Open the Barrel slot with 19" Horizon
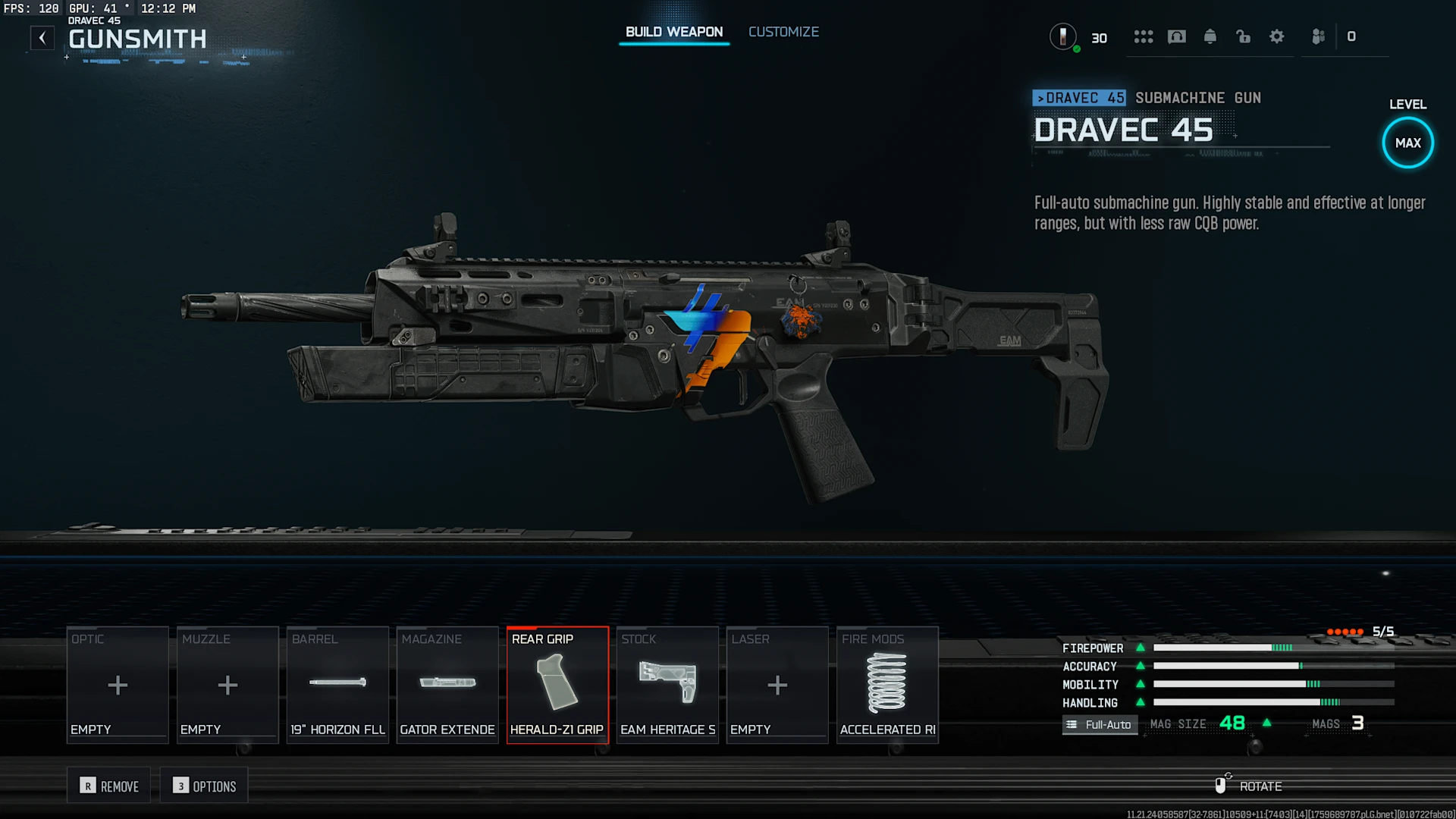Image resolution: width=1456 pixels, height=819 pixels. click(x=337, y=685)
